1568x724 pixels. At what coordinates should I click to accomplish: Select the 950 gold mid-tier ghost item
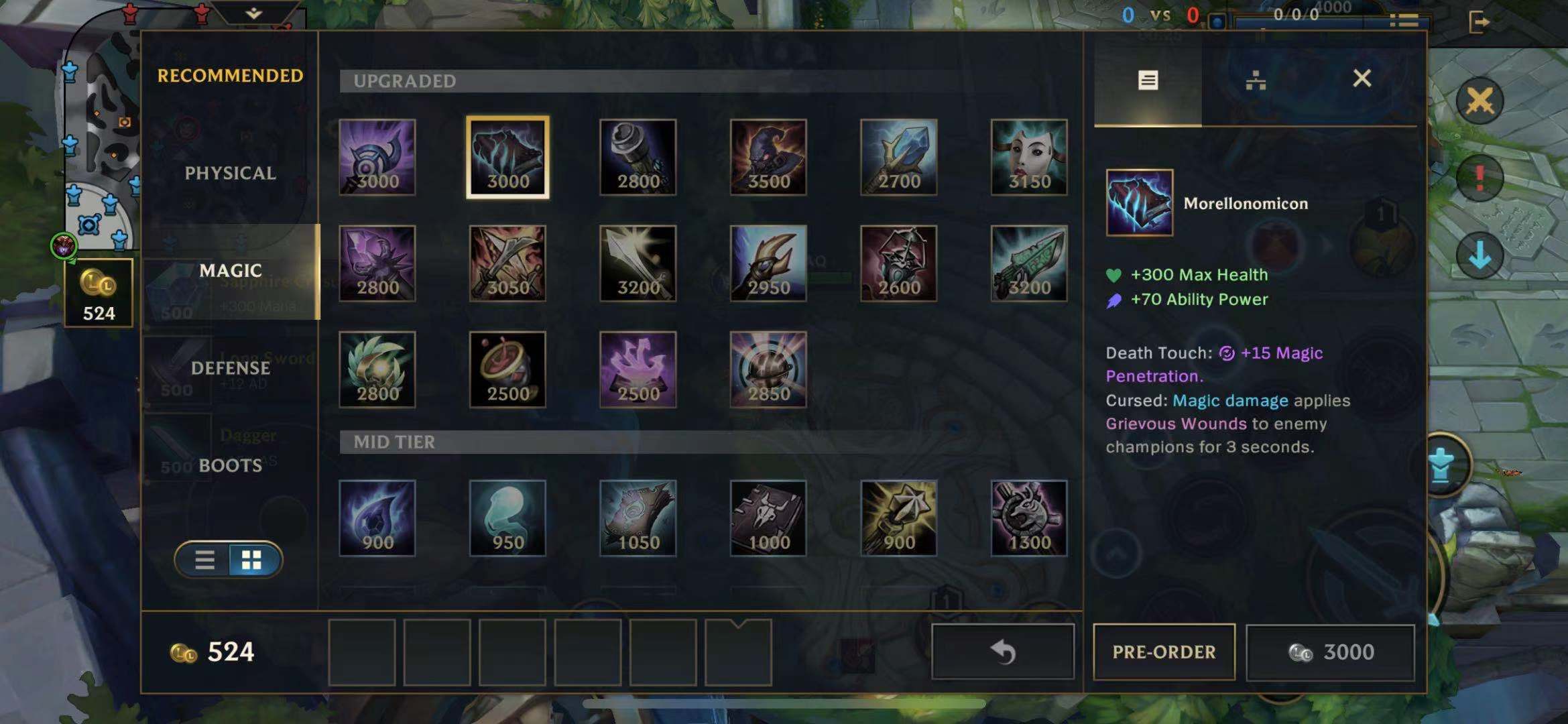[507, 518]
